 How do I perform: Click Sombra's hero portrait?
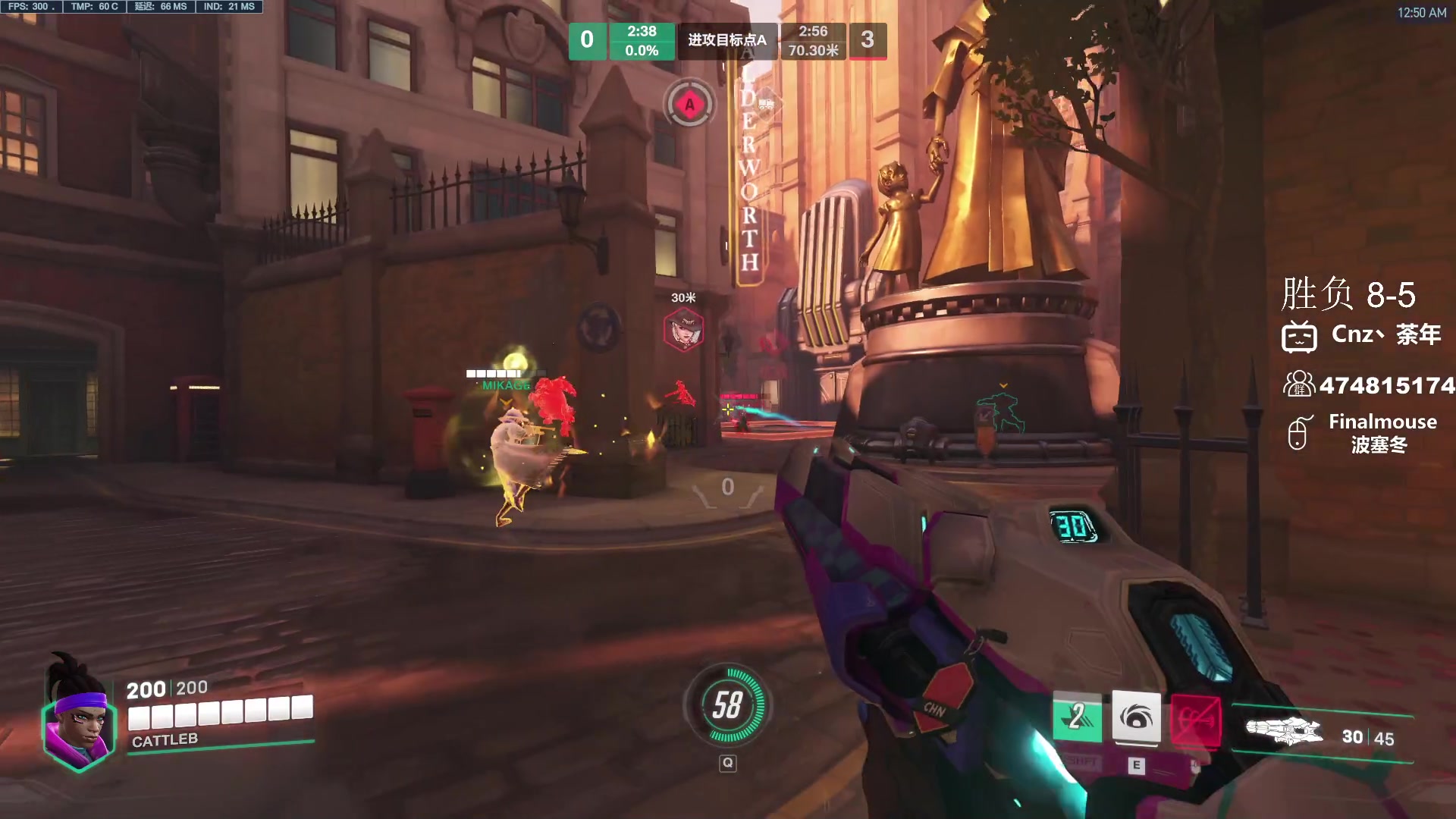tap(79, 720)
